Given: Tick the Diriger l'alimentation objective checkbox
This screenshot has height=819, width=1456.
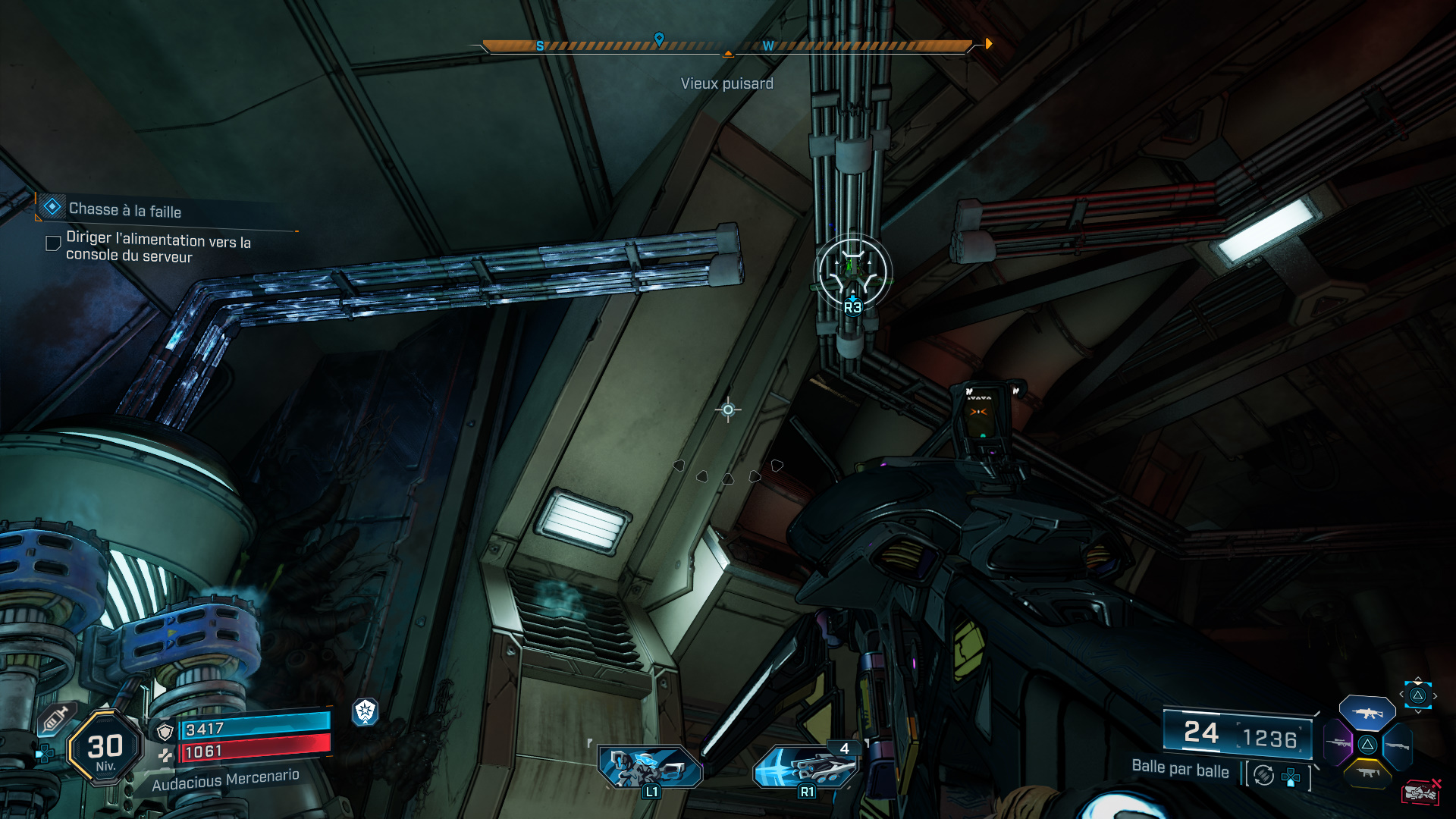Looking at the screenshot, I should coord(53,243).
